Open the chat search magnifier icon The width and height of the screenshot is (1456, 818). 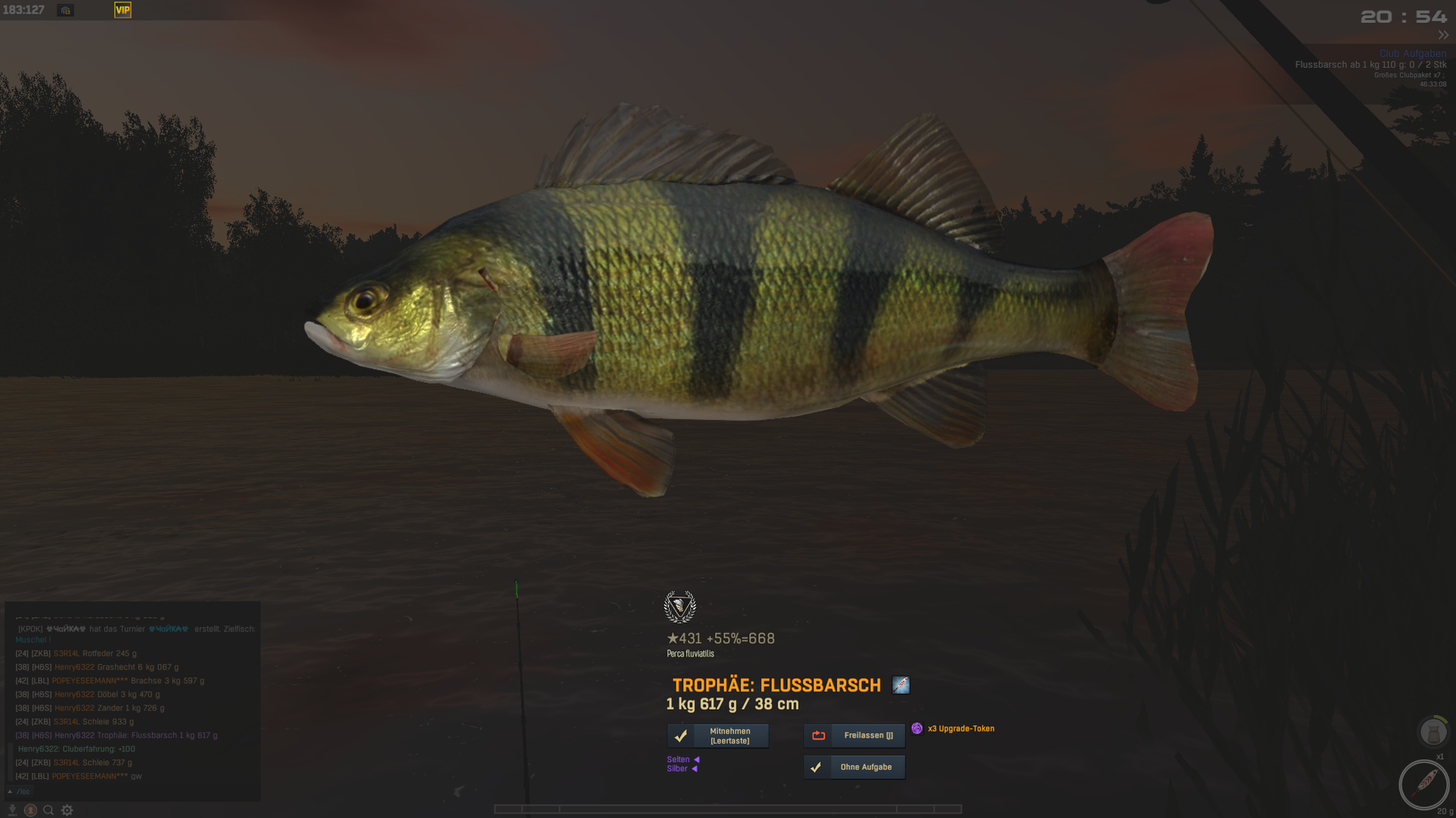[x=49, y=810]
